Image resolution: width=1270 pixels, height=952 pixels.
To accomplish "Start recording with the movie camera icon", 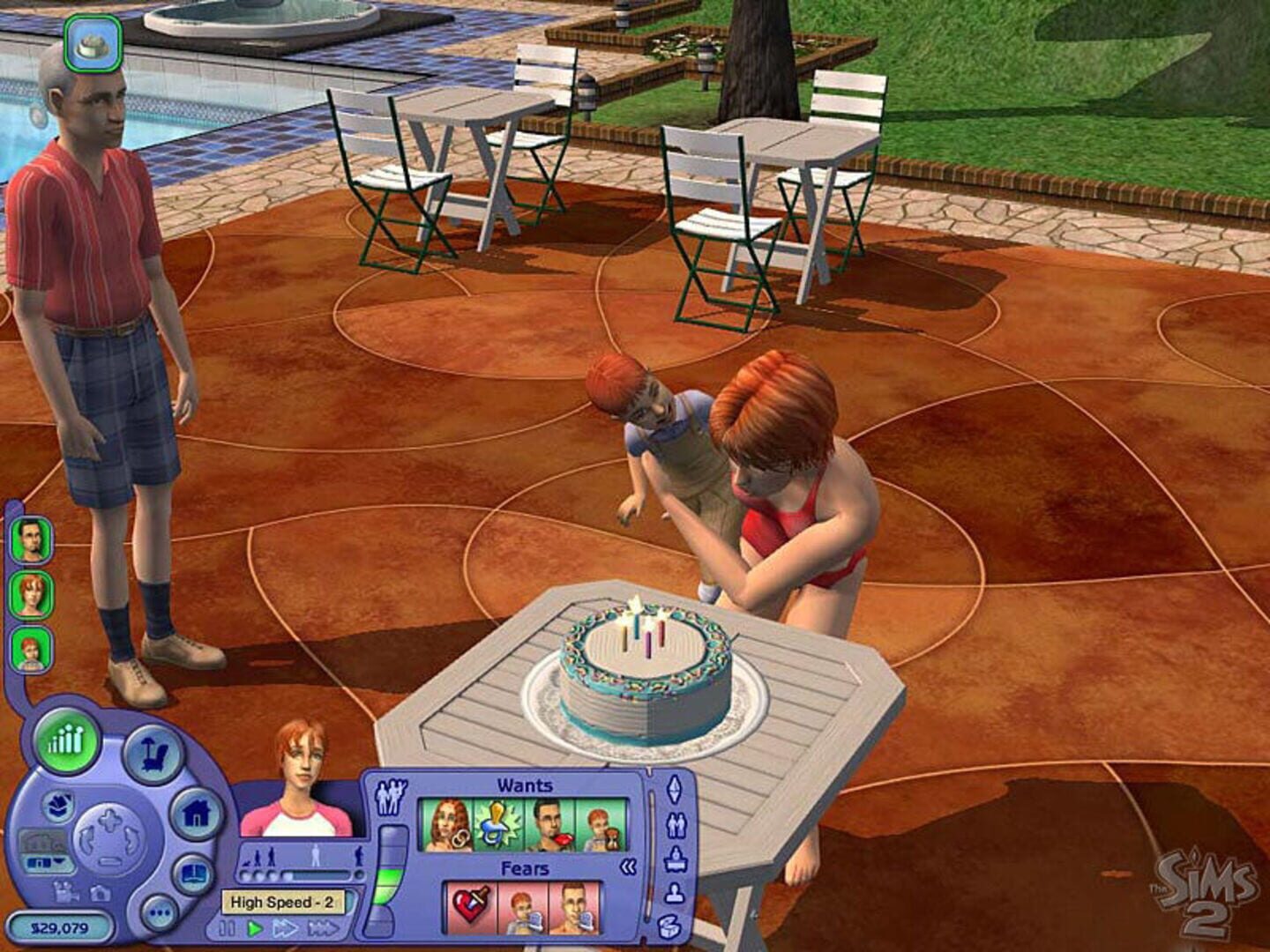I will pyautogui.click(x=65, y=893).
